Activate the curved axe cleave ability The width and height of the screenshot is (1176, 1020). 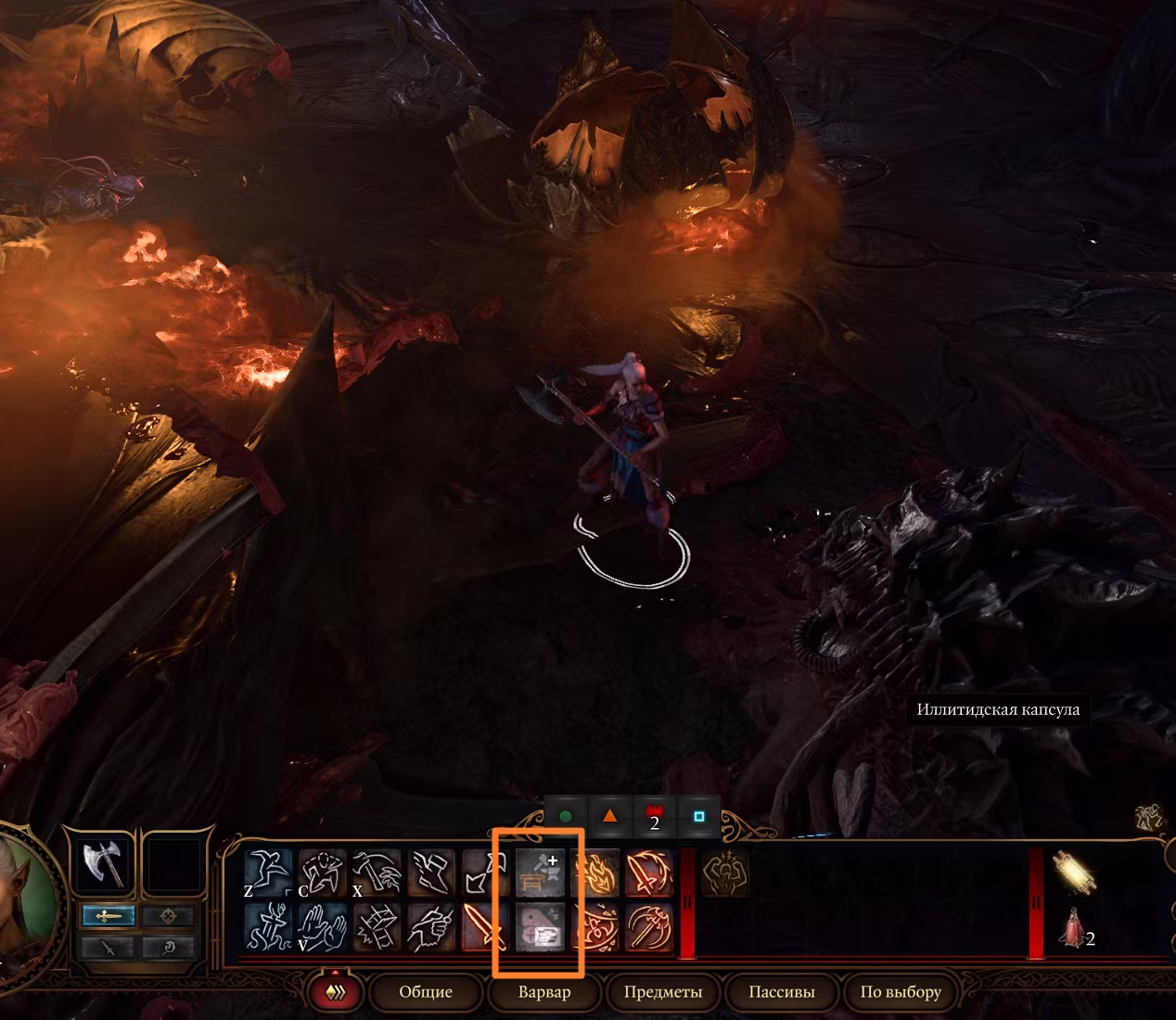(648, 925)
